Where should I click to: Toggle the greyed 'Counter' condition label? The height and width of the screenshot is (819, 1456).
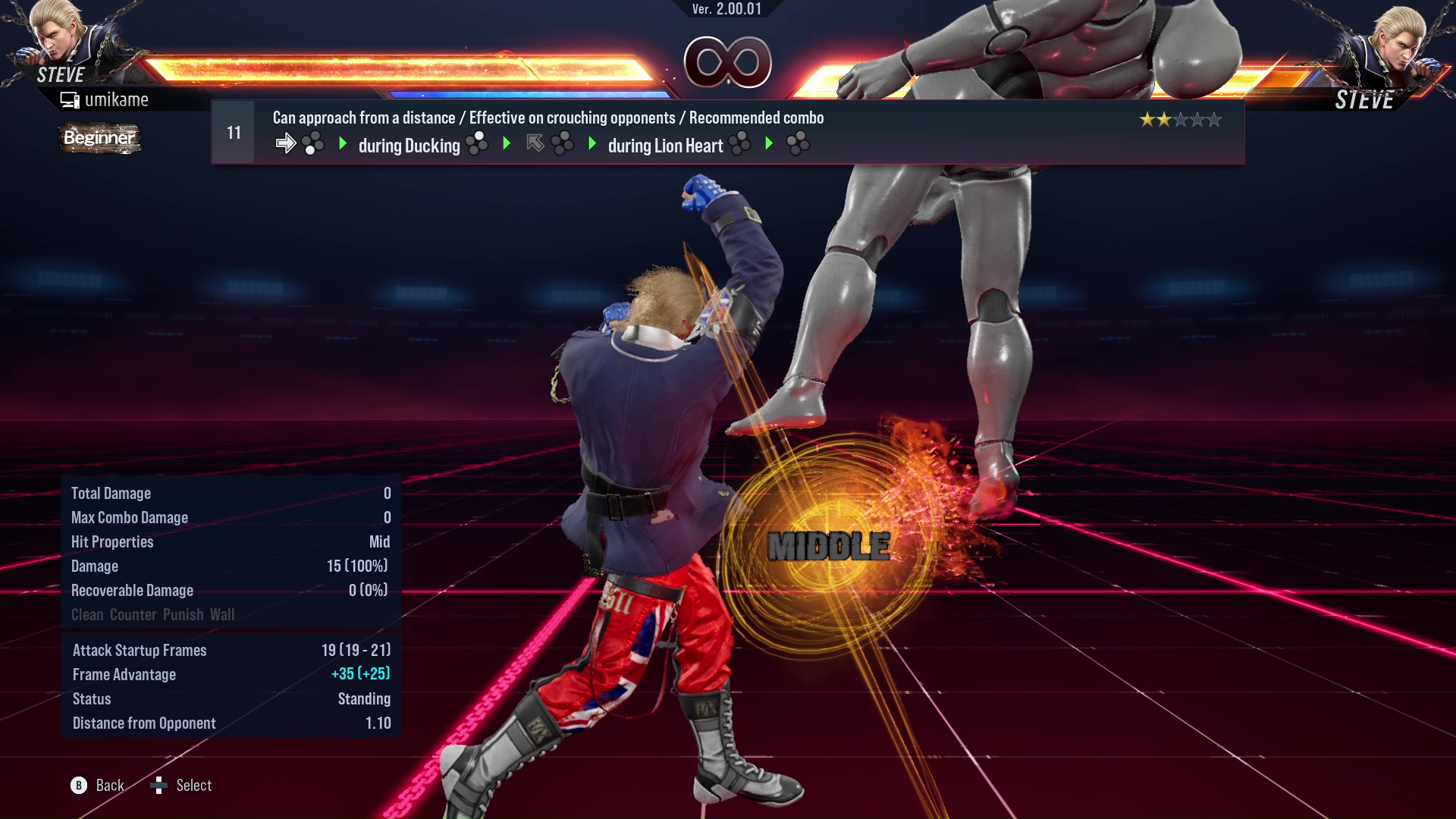pyautogui.click(x=133, y=614)
